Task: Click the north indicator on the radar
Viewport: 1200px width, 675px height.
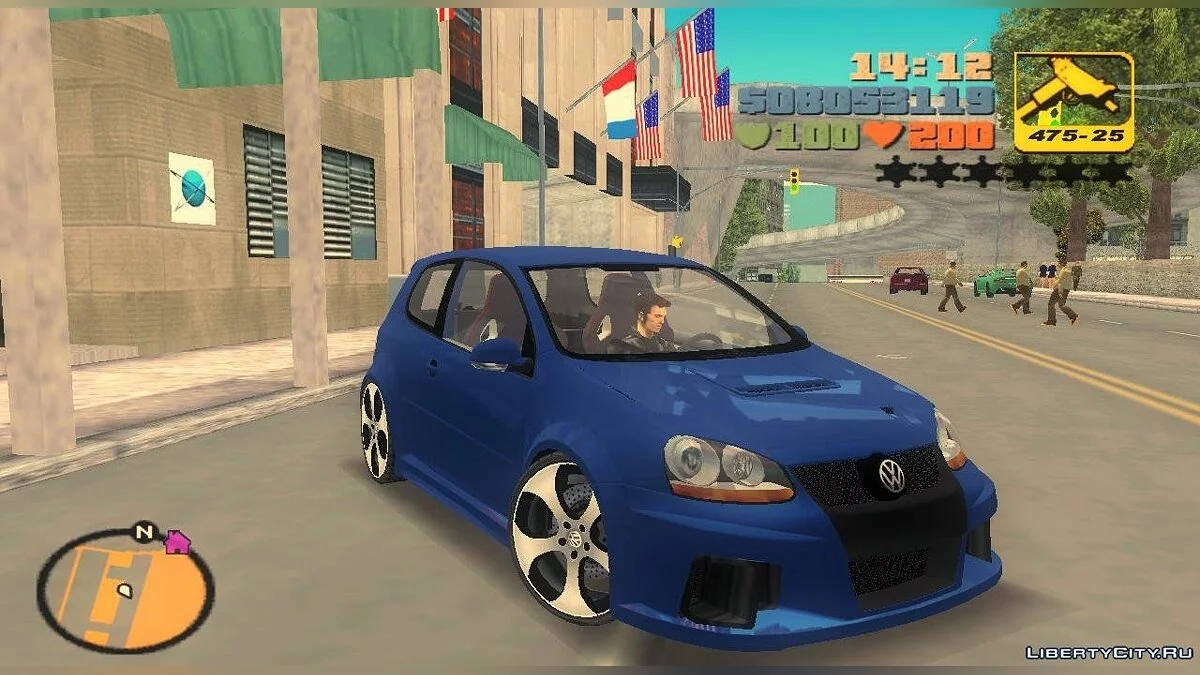Action: pos(144,533)
